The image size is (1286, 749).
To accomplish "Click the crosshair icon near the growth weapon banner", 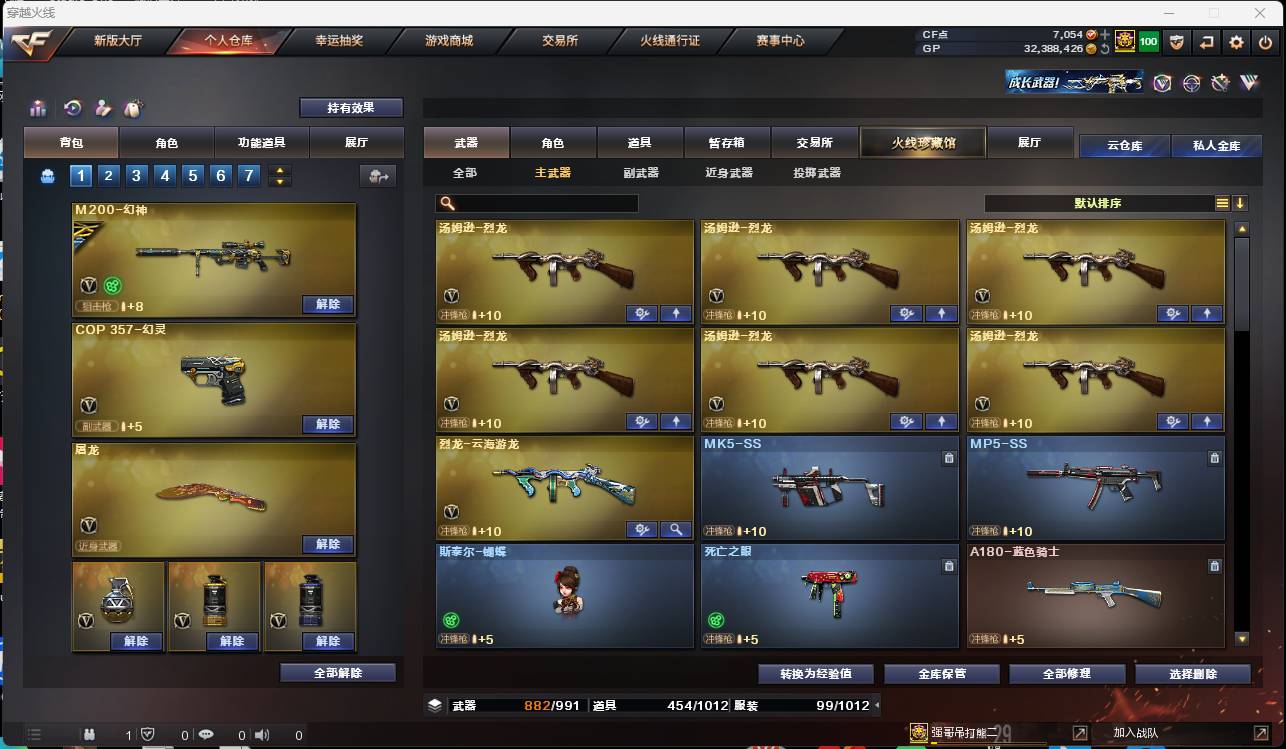I will [x=1190, y=83].
